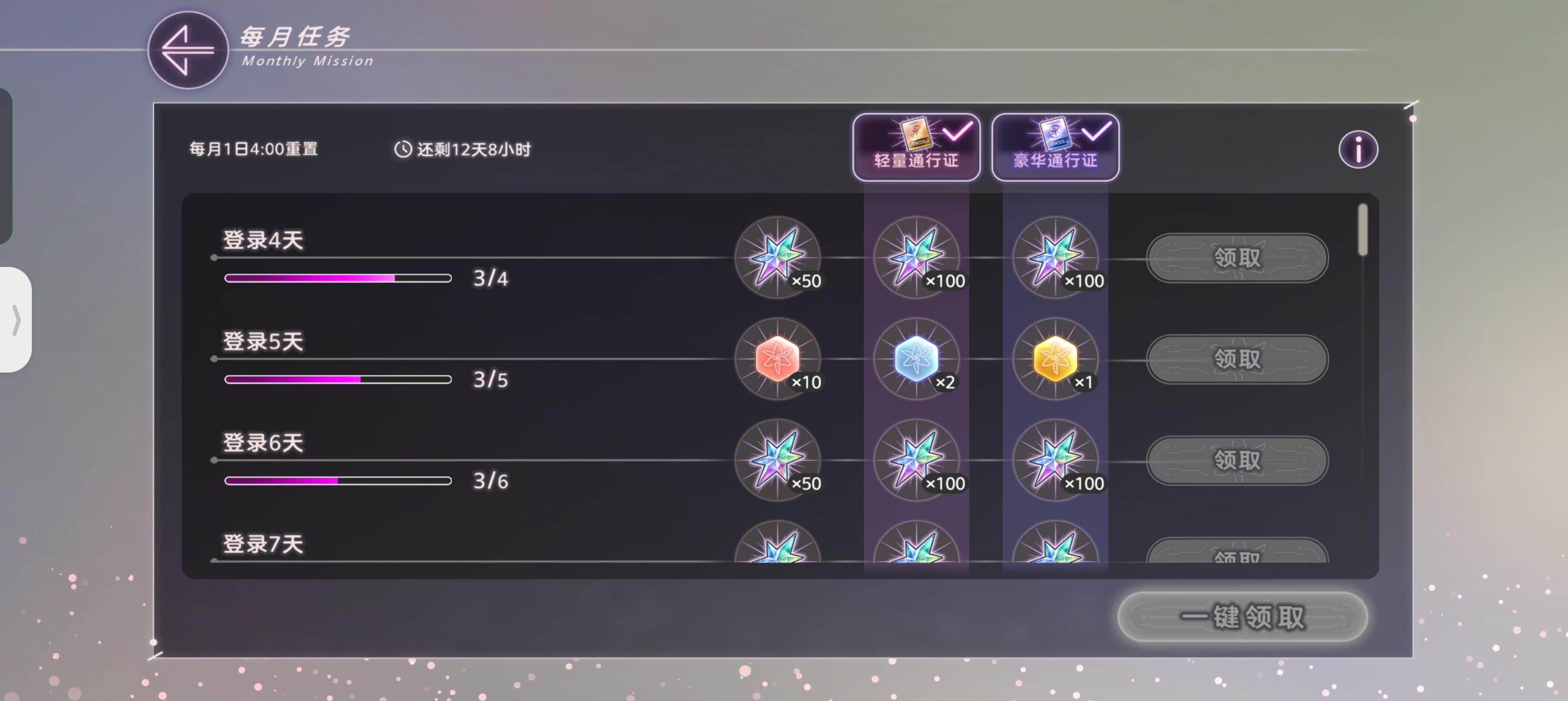Click the red x10 gem reward on 登录5天 row
The width and height of the screenshot is (1568, 701).
[779, 359]
